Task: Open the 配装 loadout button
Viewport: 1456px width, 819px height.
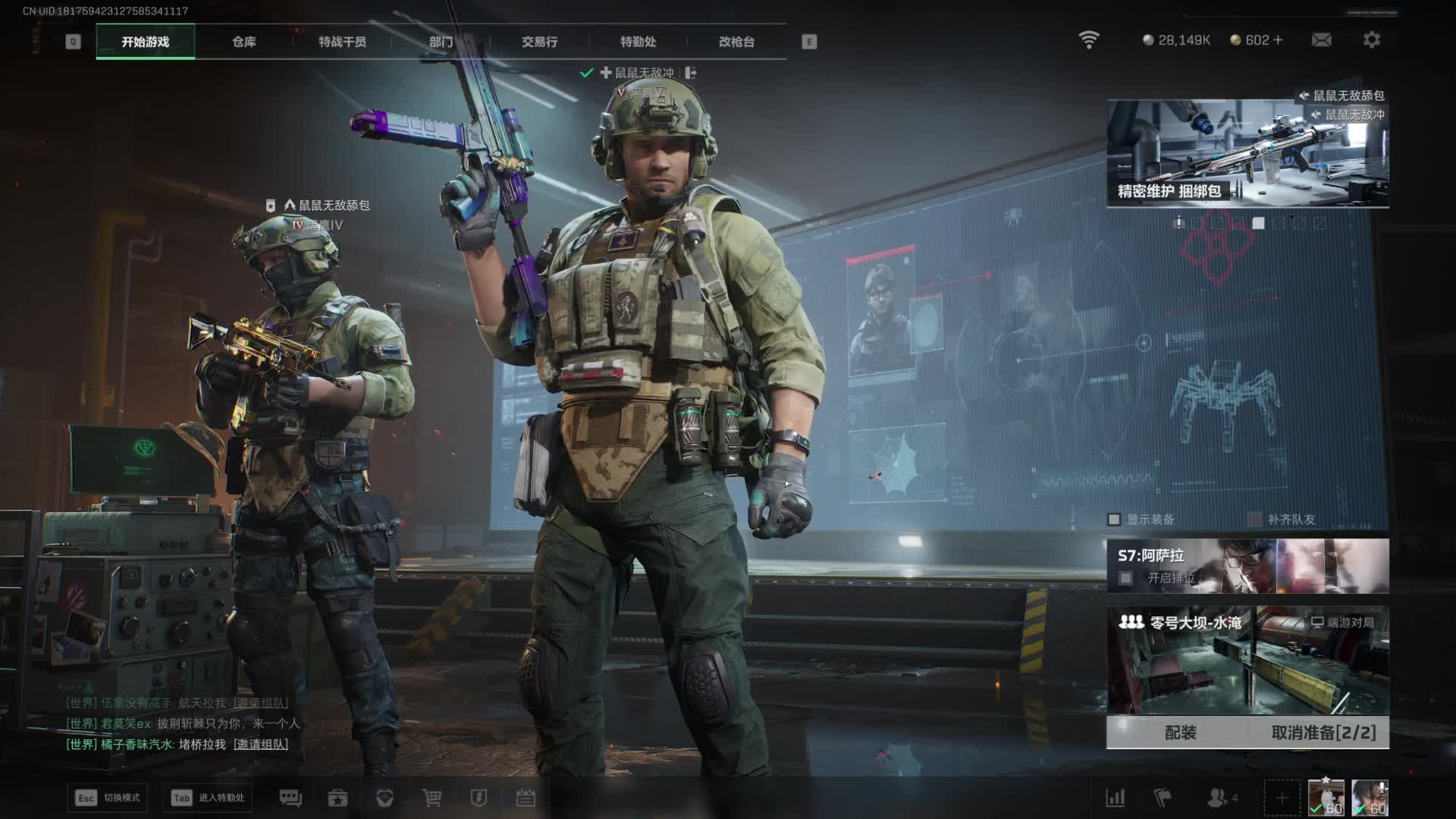Action: (x=1180, y=733)
